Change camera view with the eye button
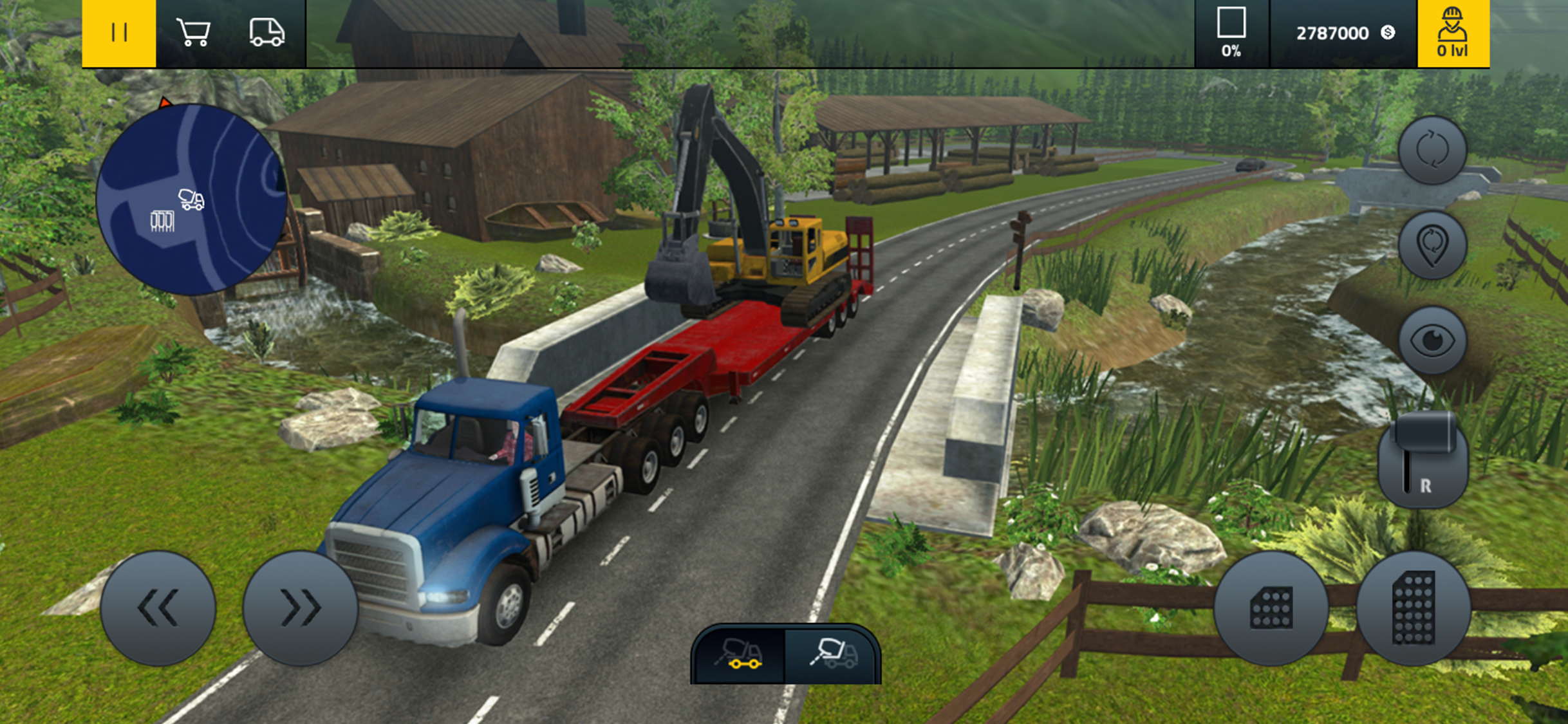The width and height of the screenshot is (1568, 724). [x=1432, y=340]
